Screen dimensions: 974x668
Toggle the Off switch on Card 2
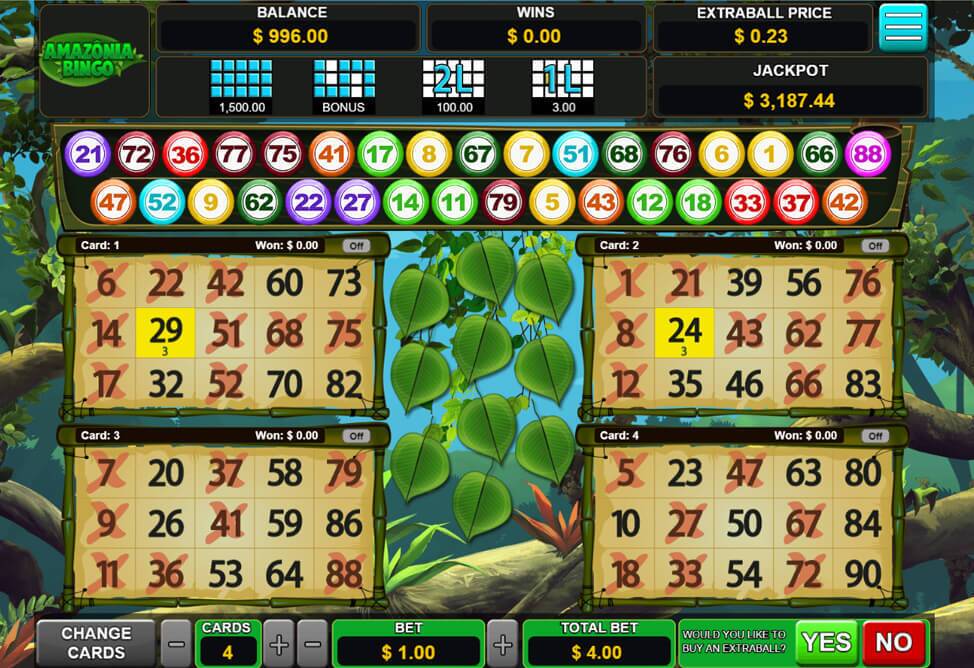coord(875,245)
